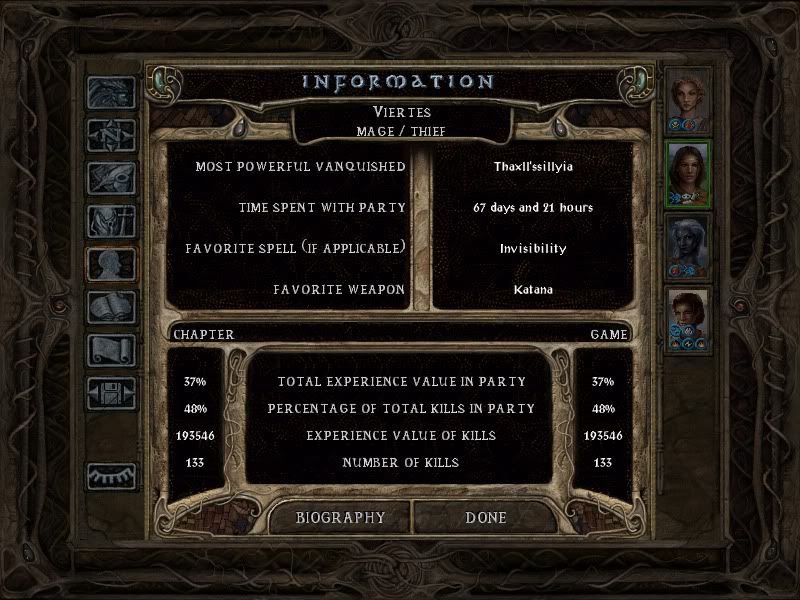Open the priest scroll icon
This screenshot has height=600, width=800.
coord(110,350)
